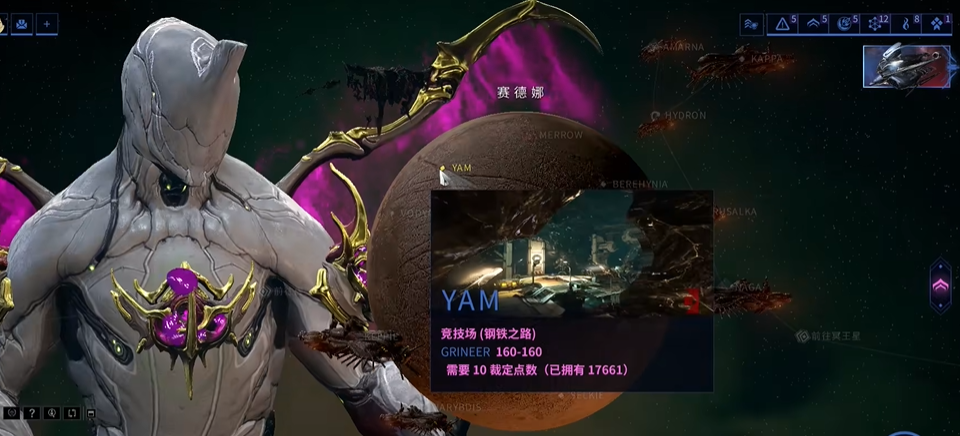Toggle the world state panel icon left of alerts
The height and width of the screenshot is (436, 960).
point(752,23)
